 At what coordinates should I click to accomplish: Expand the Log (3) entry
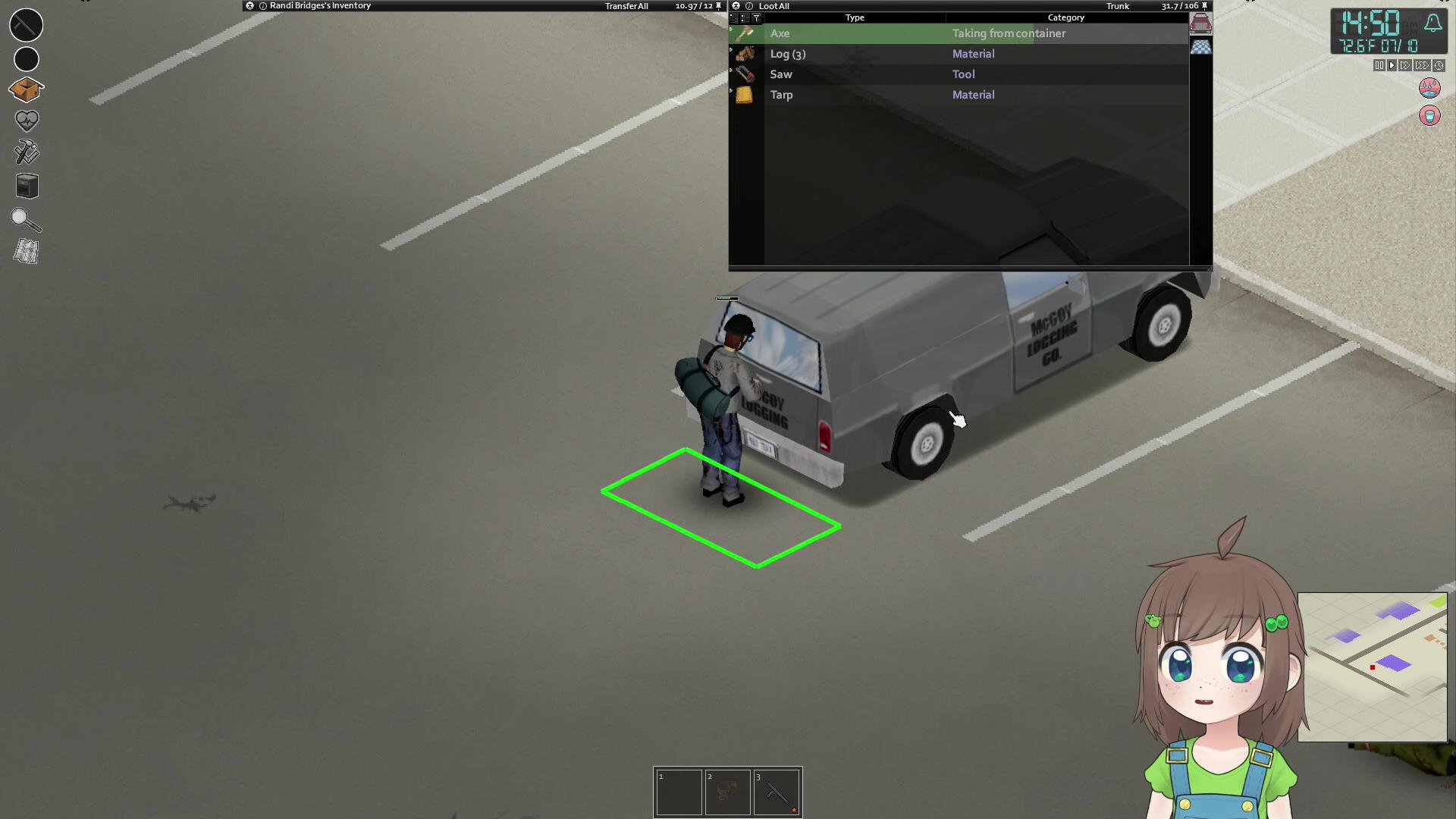[x=730, y=54]
